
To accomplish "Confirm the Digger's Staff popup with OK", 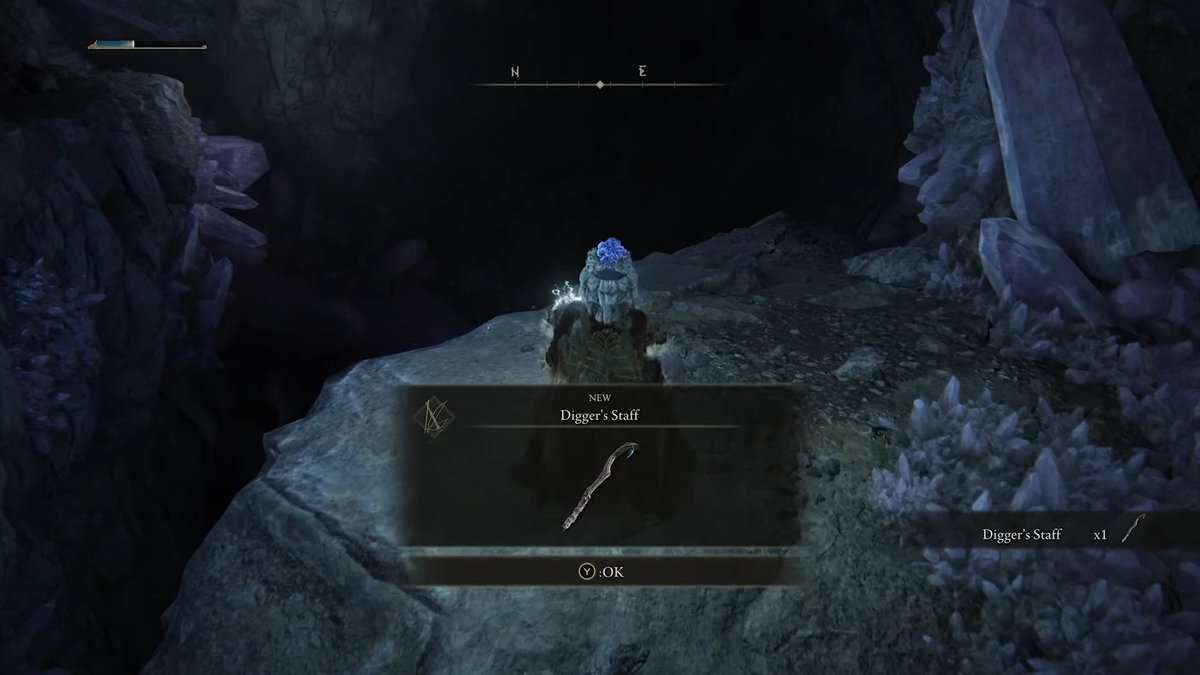I will click(601, 572).
